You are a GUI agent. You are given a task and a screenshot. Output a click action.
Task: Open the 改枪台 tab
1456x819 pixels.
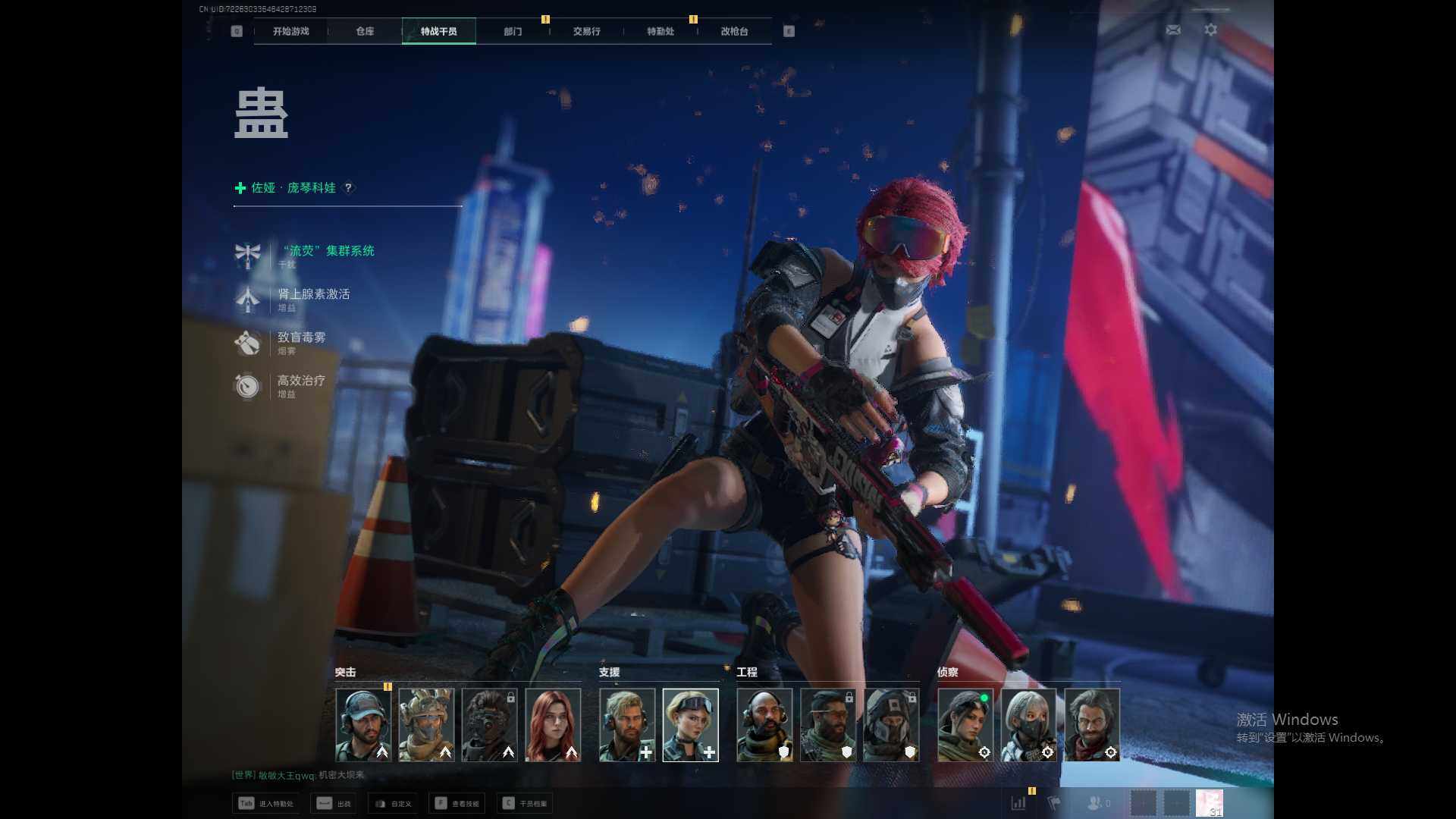click(734, 31)
